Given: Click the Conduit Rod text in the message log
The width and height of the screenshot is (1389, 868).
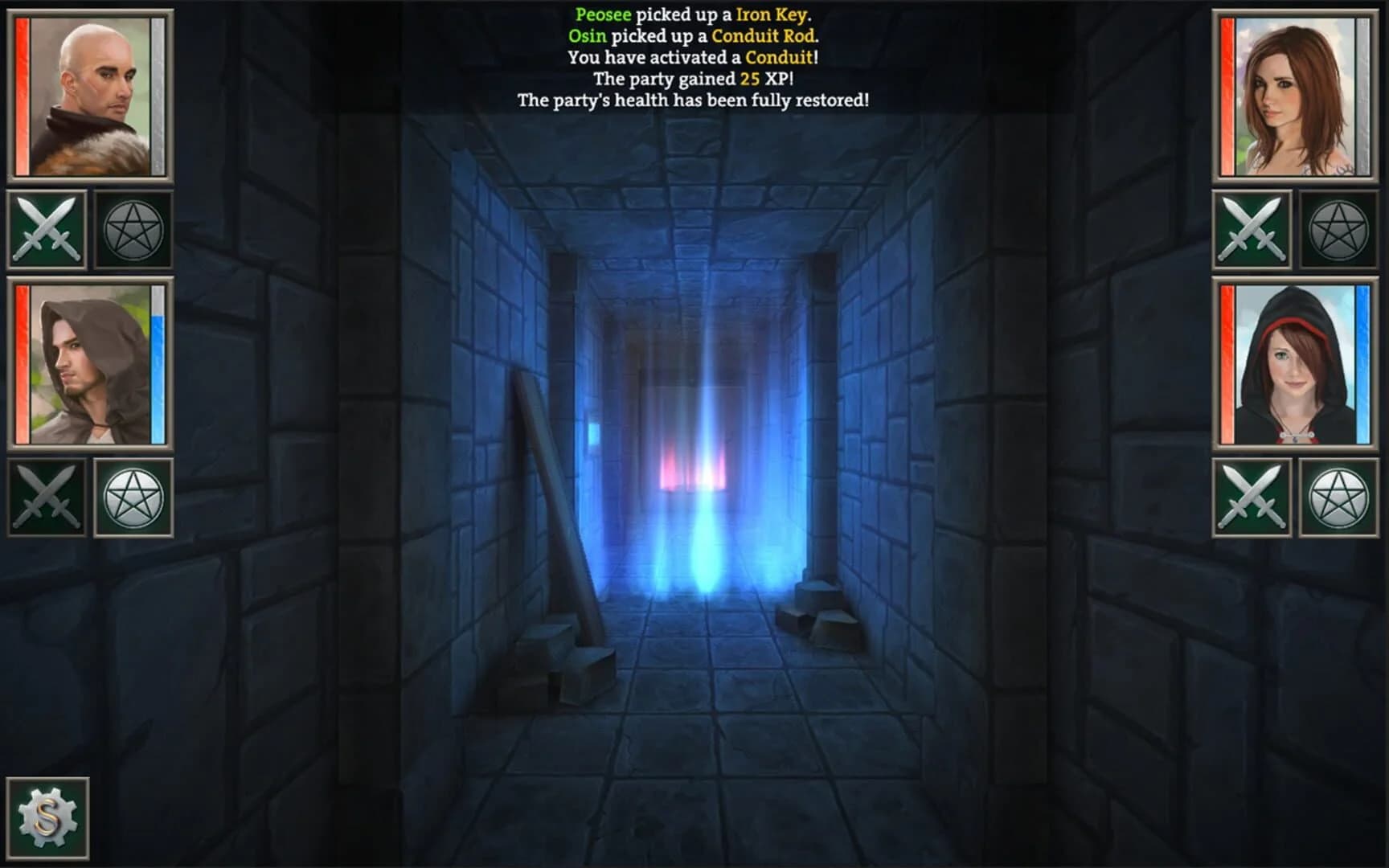Looking at the screenshot, I should [x=764, y=35].
